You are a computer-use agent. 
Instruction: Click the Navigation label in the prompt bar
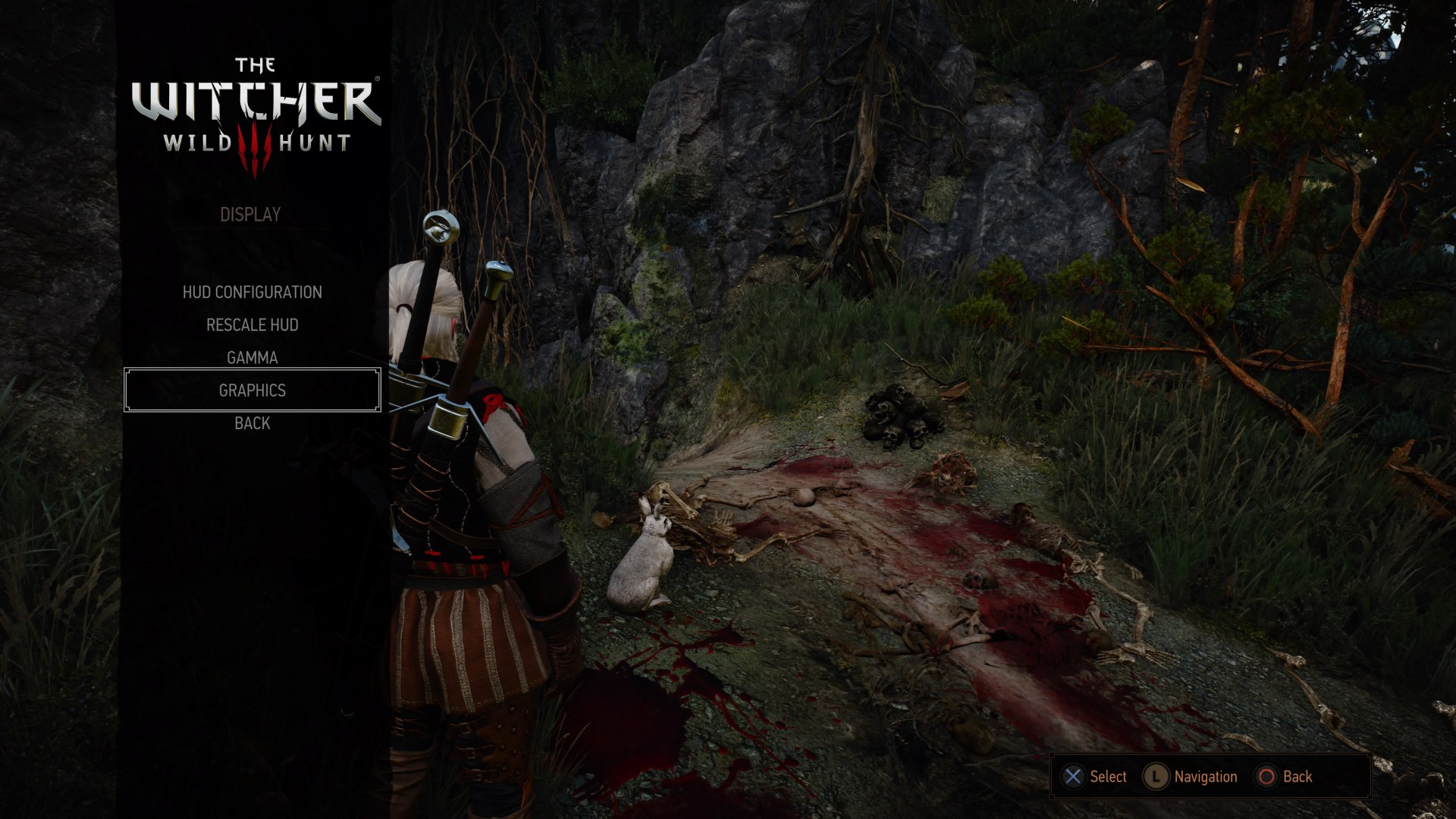tap(1205, 777)
